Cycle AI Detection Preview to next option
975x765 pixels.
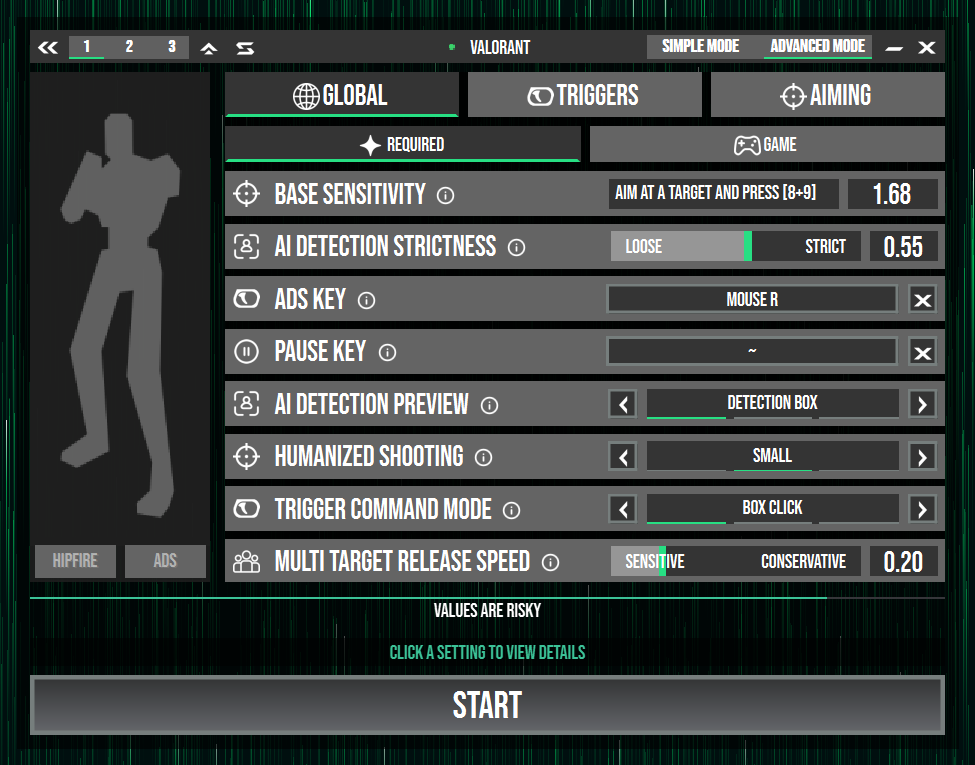tap(922, 404)
